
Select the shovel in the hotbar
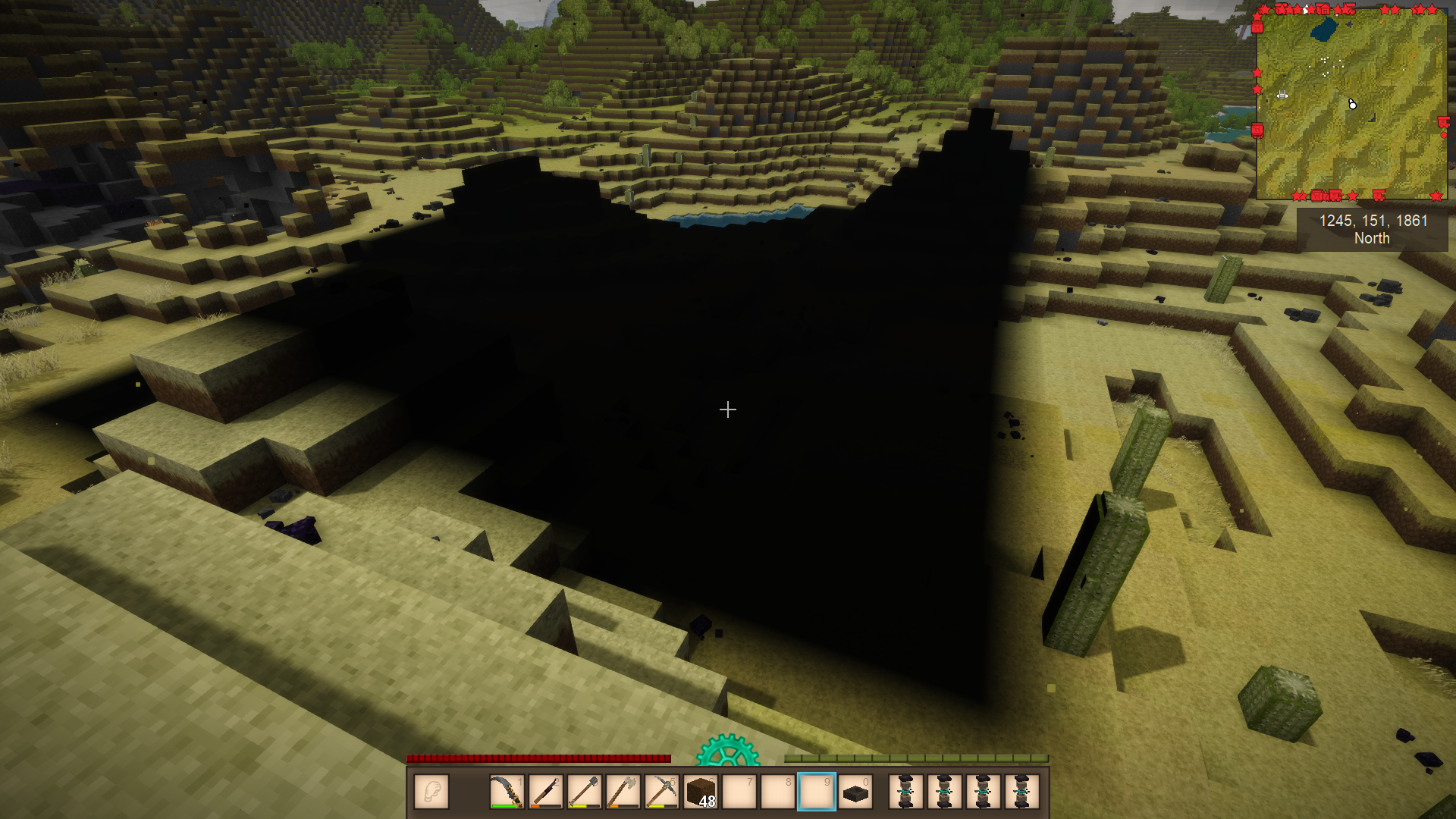[x=584, y=792]
